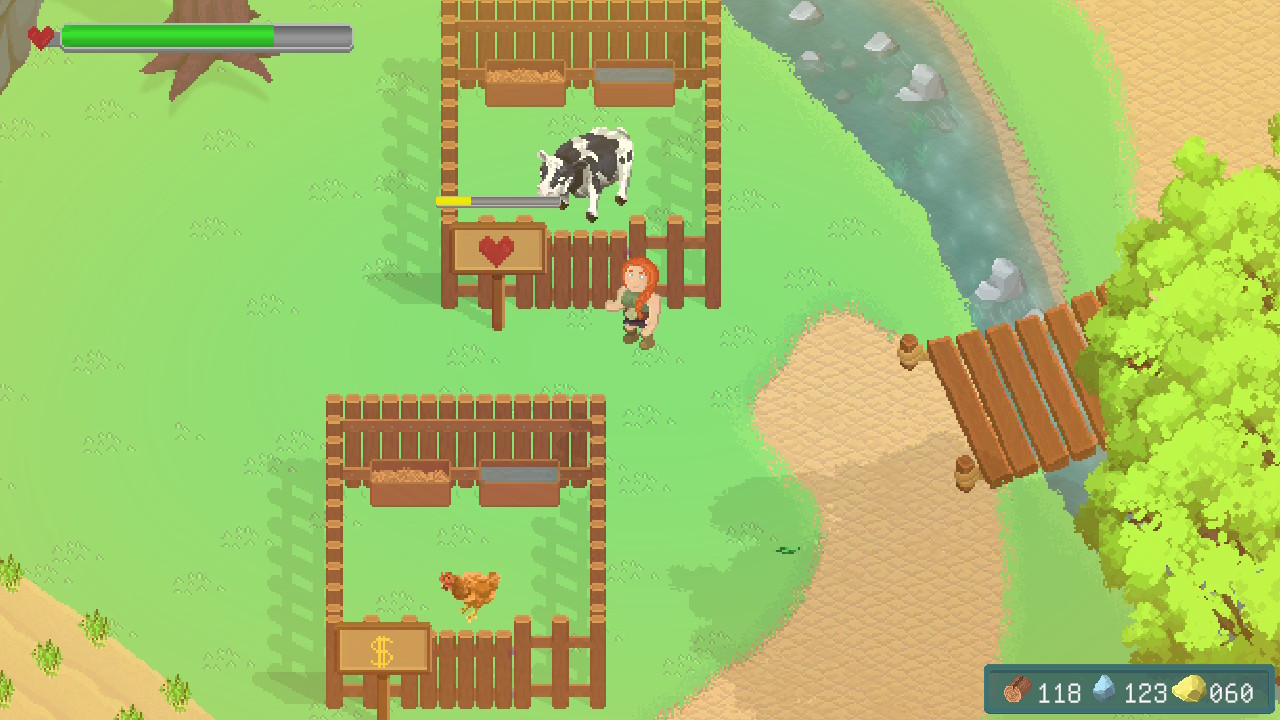Viewport: 1280px width, 720px height.
Task: Click the dollar symbol on the chicken pen sign
Action: 383,650
